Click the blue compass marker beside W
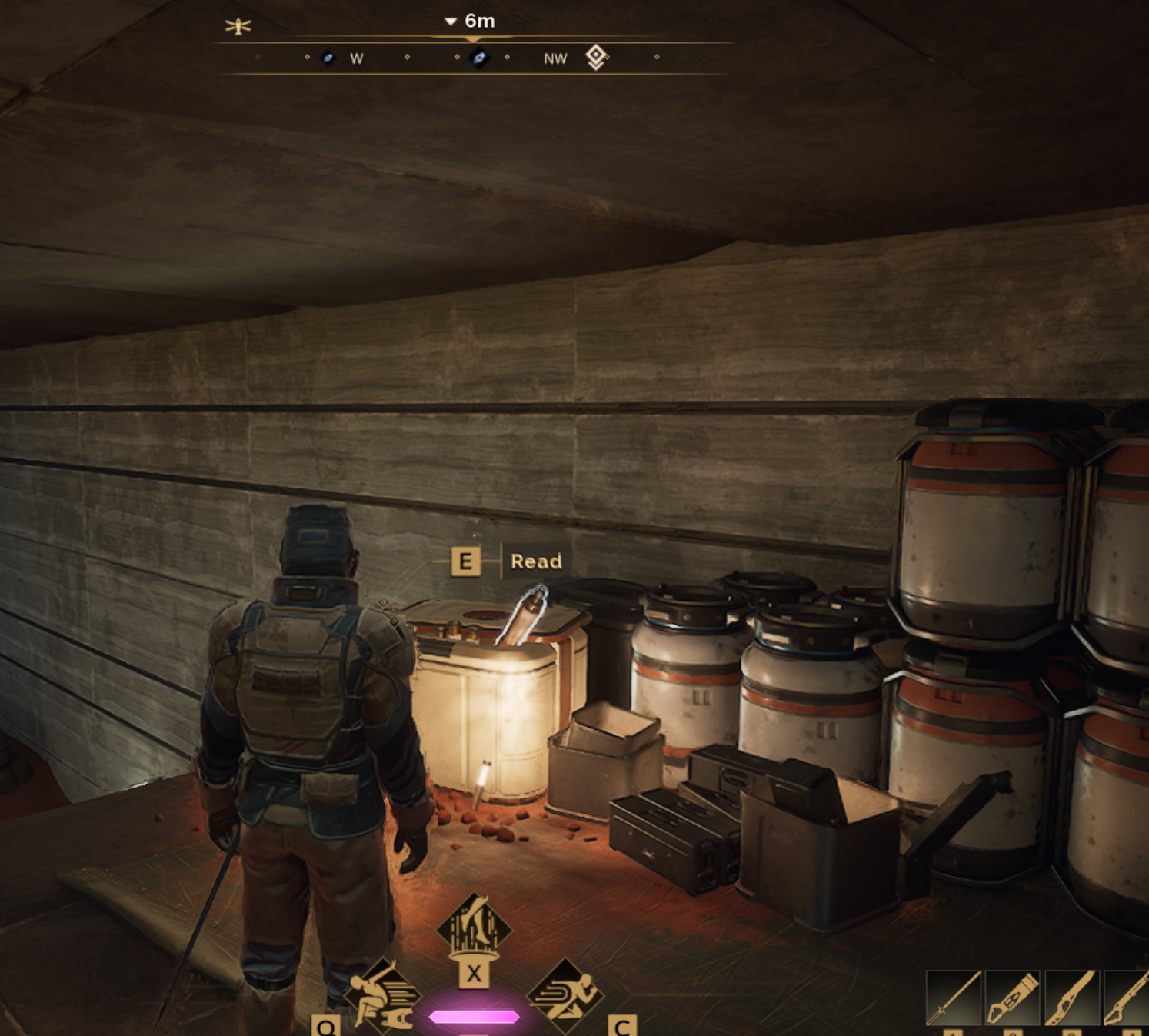This screenshot has width=1149, height=1036. 328,58
